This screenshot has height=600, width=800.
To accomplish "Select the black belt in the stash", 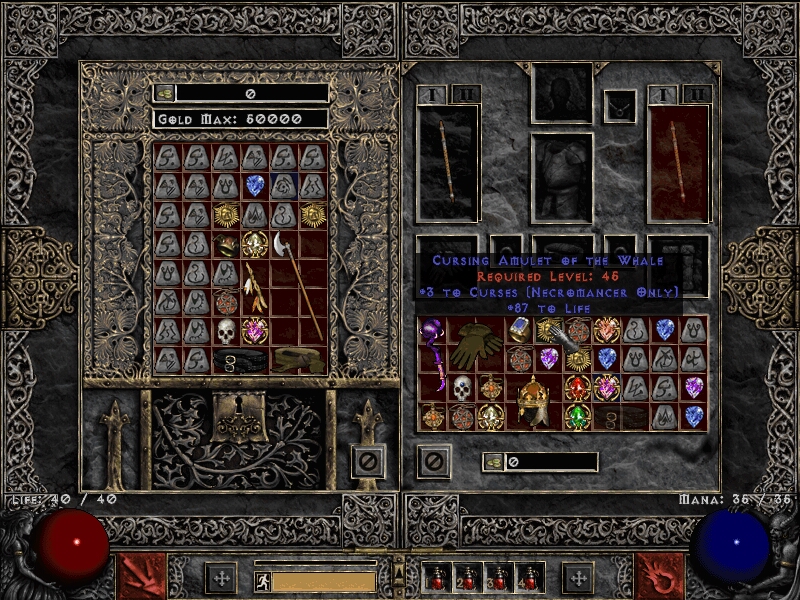I will tap(241, 358).
